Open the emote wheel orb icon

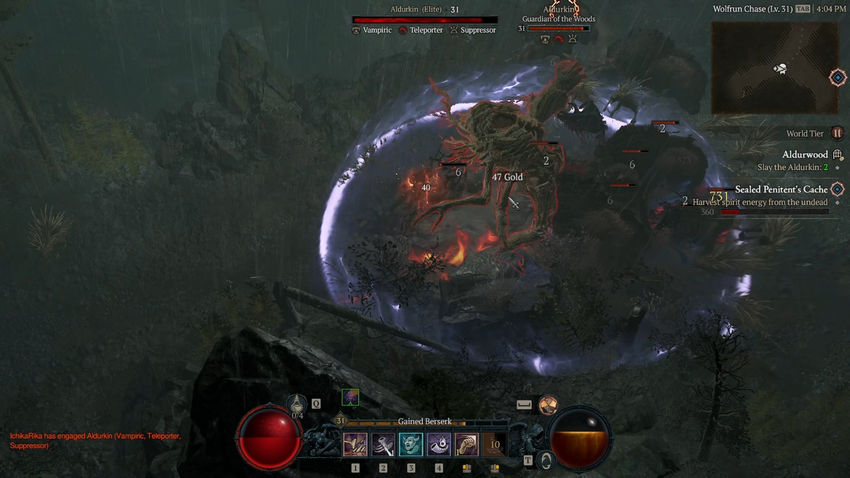547,404
